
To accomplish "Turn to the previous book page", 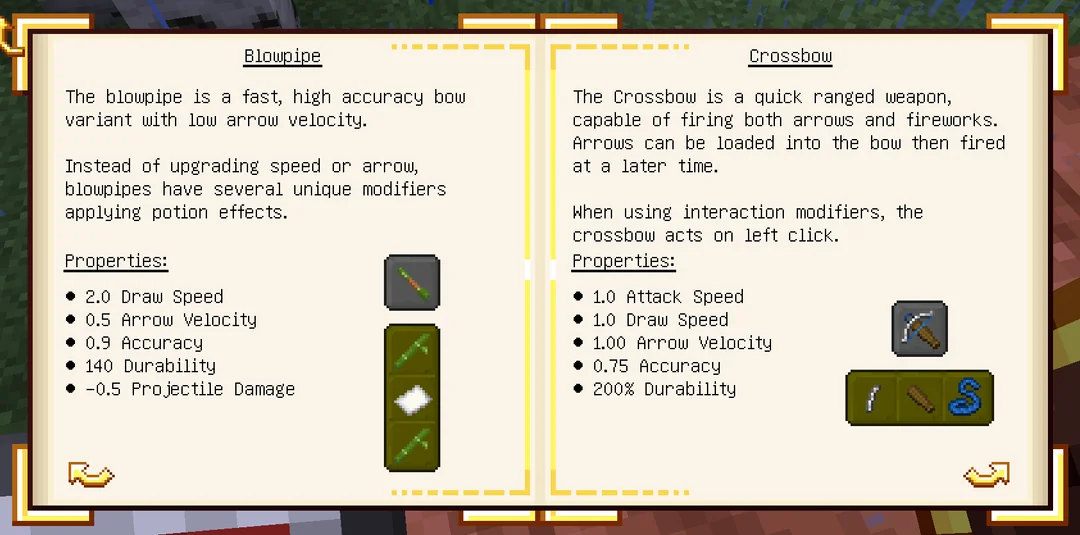I will (x=90, y=474).
